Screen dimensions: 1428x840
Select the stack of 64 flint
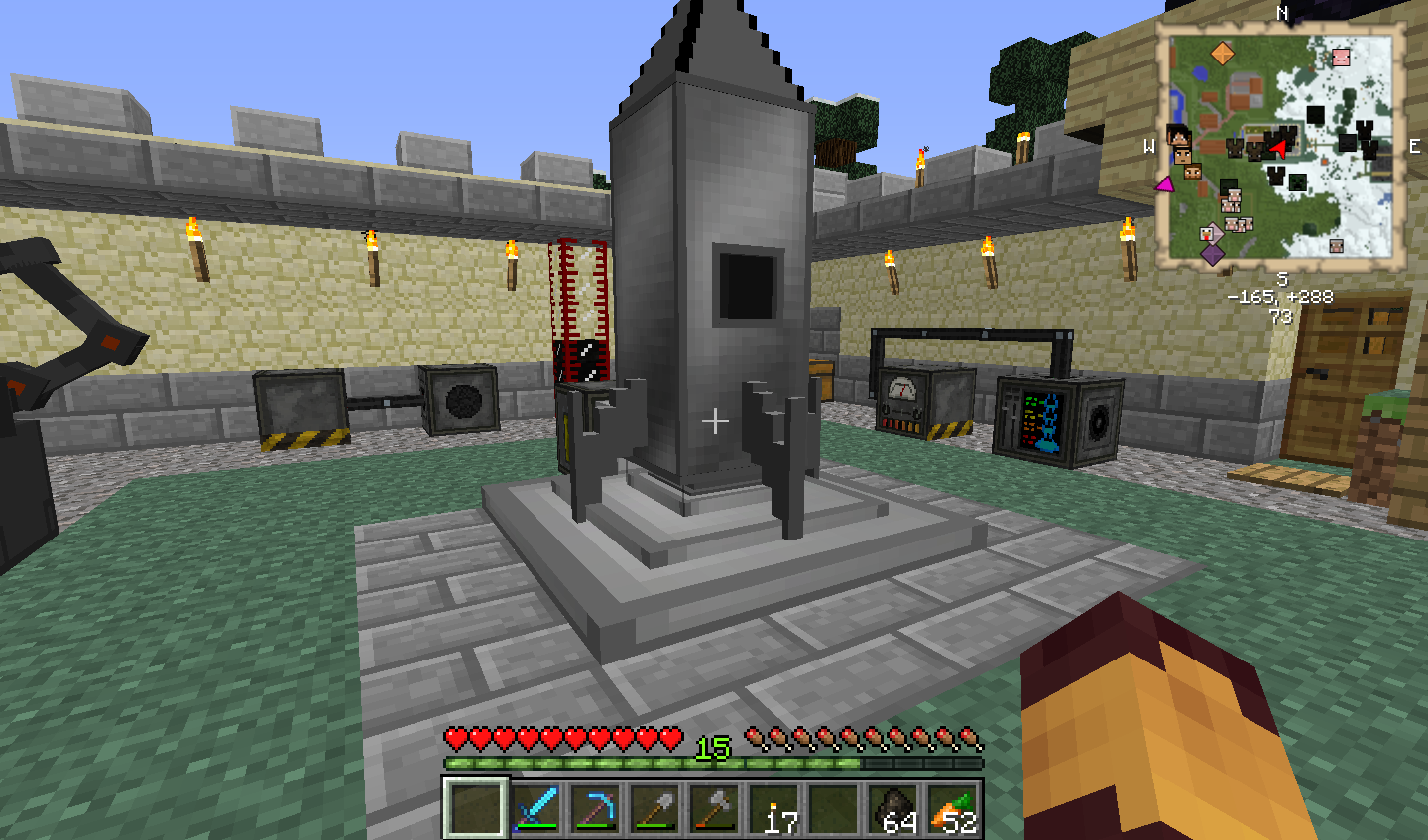(895, 810)
